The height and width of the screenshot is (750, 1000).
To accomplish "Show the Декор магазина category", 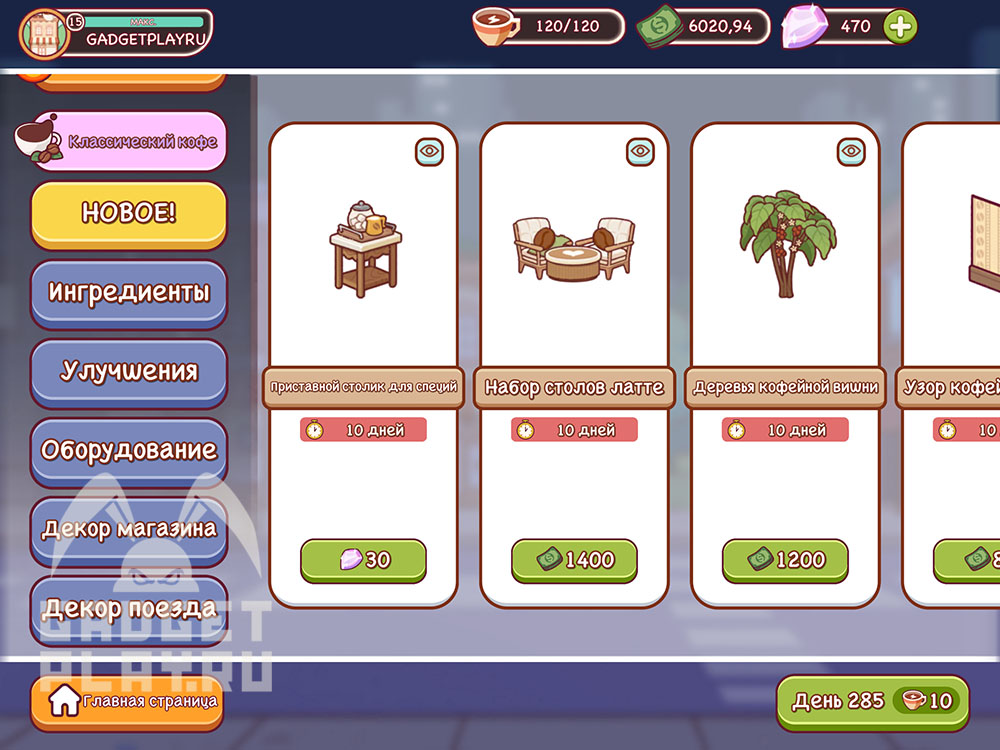I will click(129, 529).
